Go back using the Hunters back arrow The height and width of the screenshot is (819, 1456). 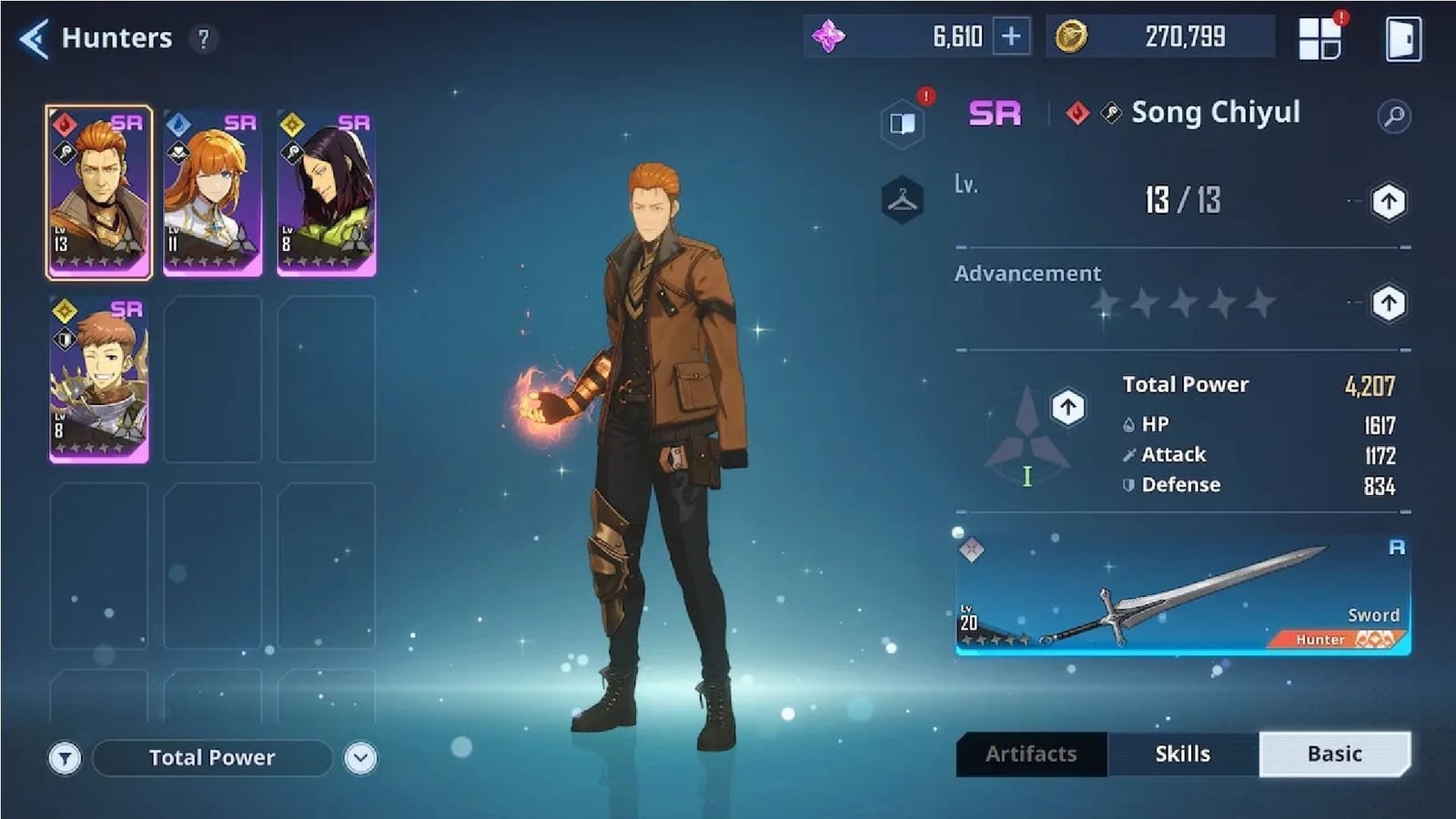click(x=34, y=37)
